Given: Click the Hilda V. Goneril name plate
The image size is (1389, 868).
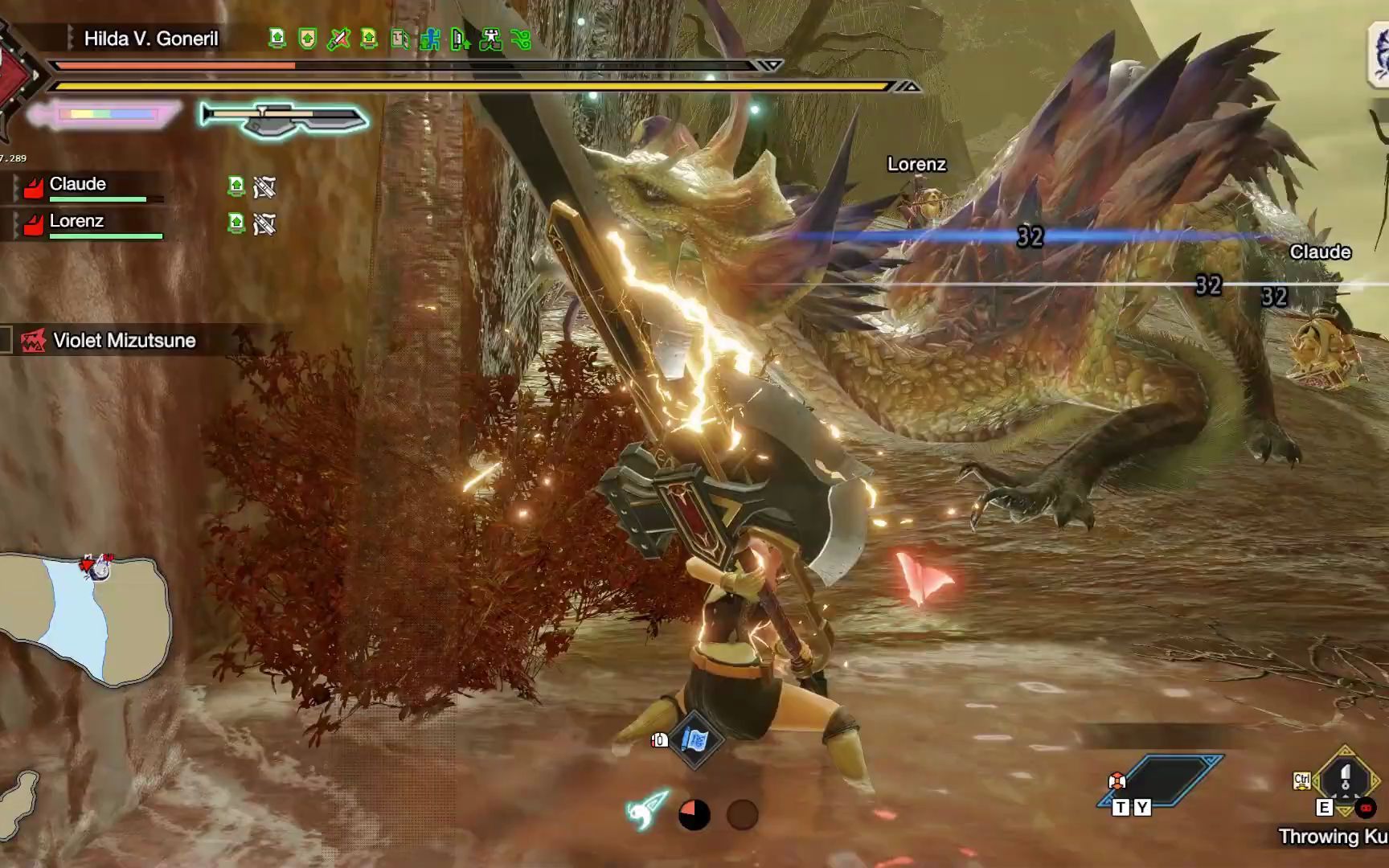Looking at the screenshot, I should [151, 39].
